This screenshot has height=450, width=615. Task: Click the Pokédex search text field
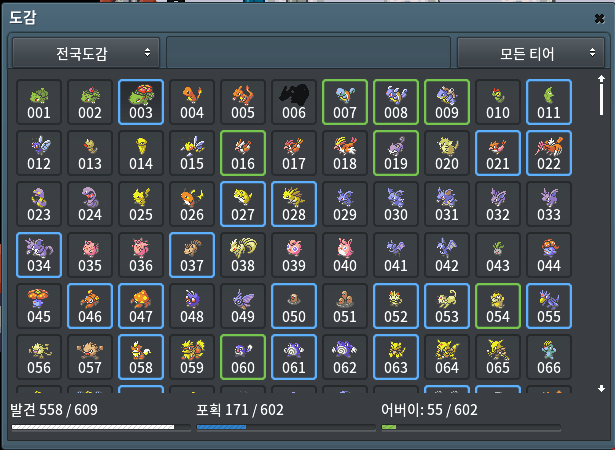pos(308,52)
